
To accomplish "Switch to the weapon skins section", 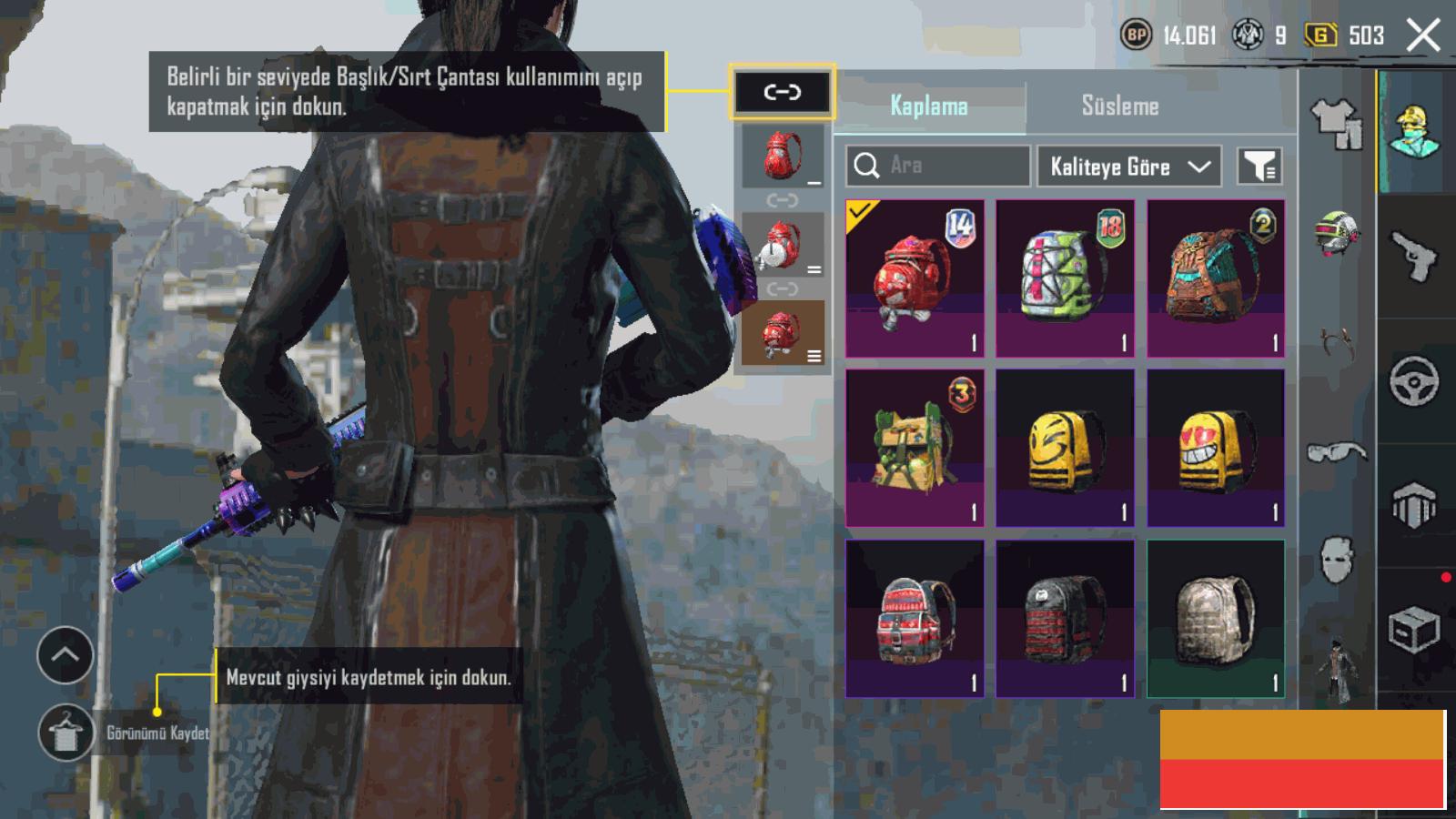I will pyautogui.click(x=1414, y=257).
